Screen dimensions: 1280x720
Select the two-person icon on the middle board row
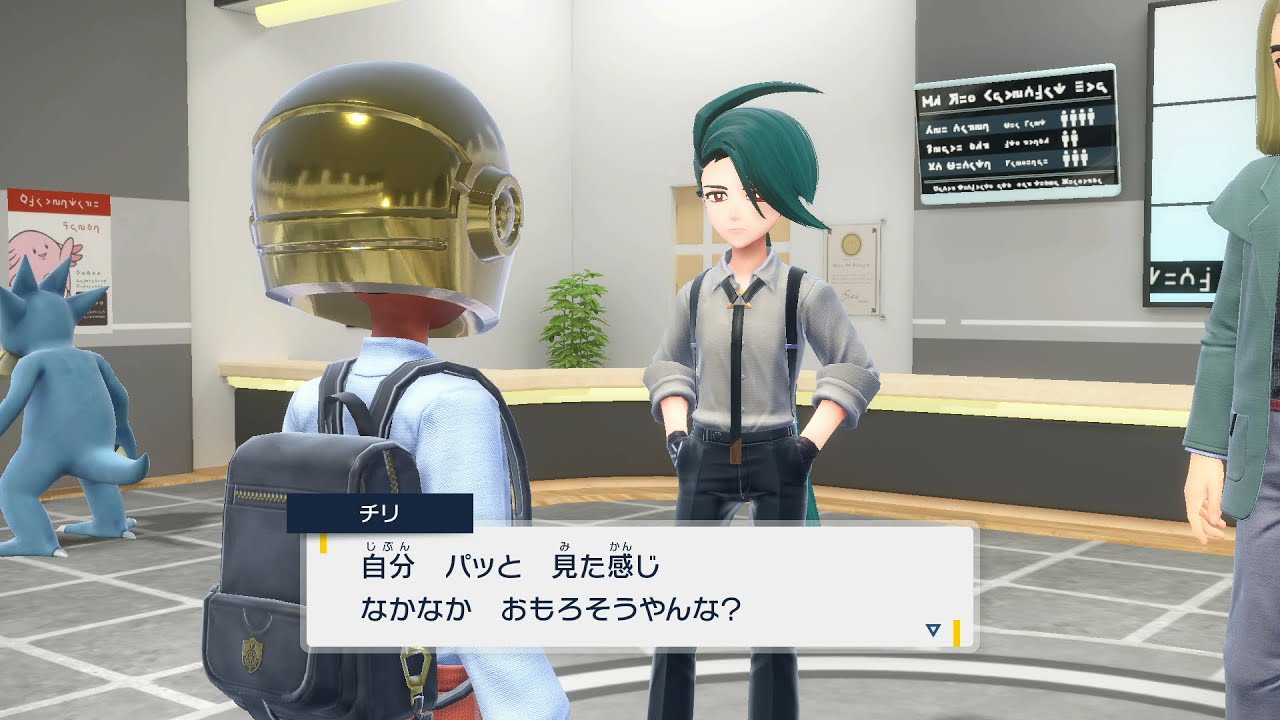(1070, 141)
